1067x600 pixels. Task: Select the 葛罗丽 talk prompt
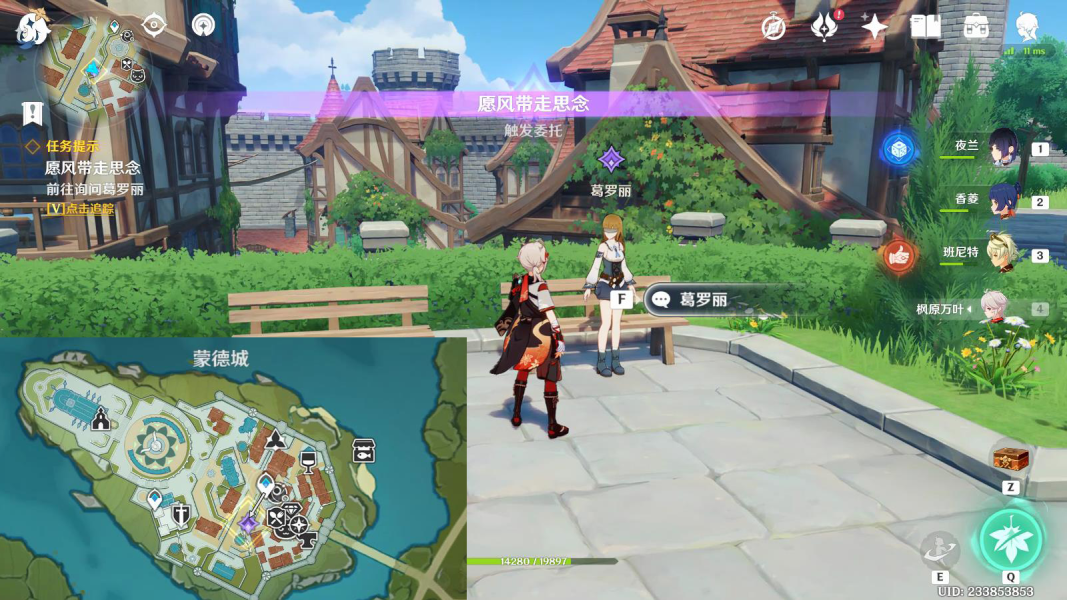pyautogui.click(x=700, y=299)
